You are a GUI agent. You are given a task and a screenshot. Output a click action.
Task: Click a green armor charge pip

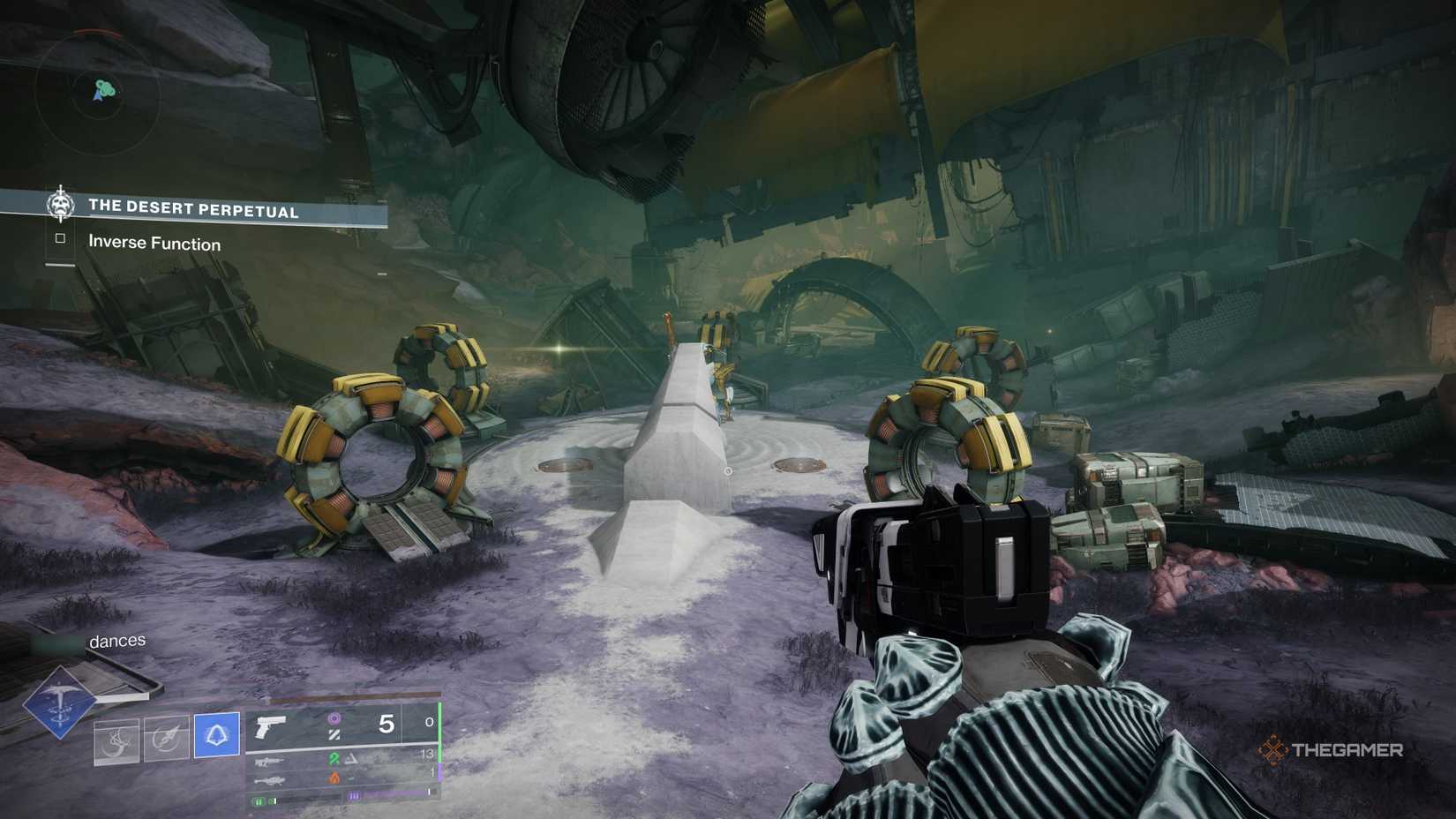259,801
